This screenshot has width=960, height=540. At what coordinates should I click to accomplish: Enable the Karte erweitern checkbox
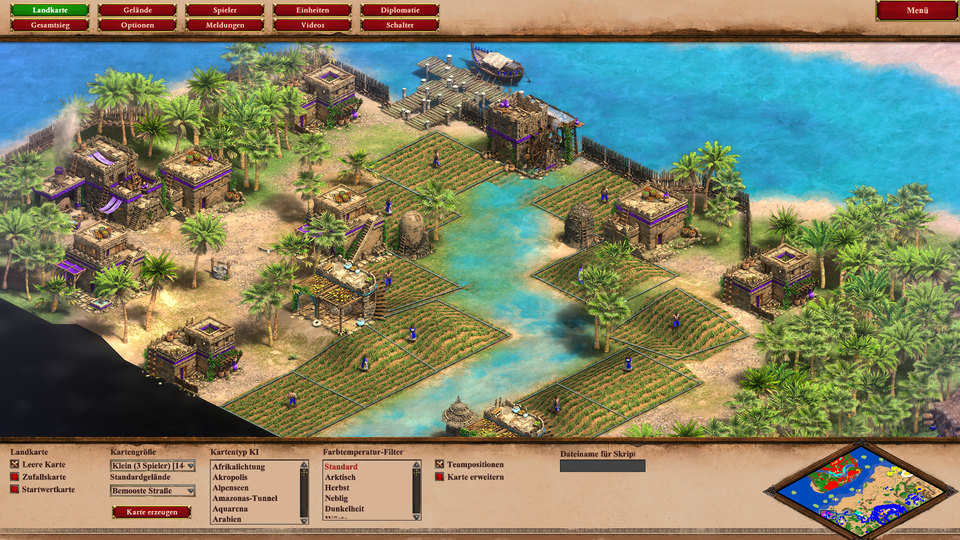440,477
